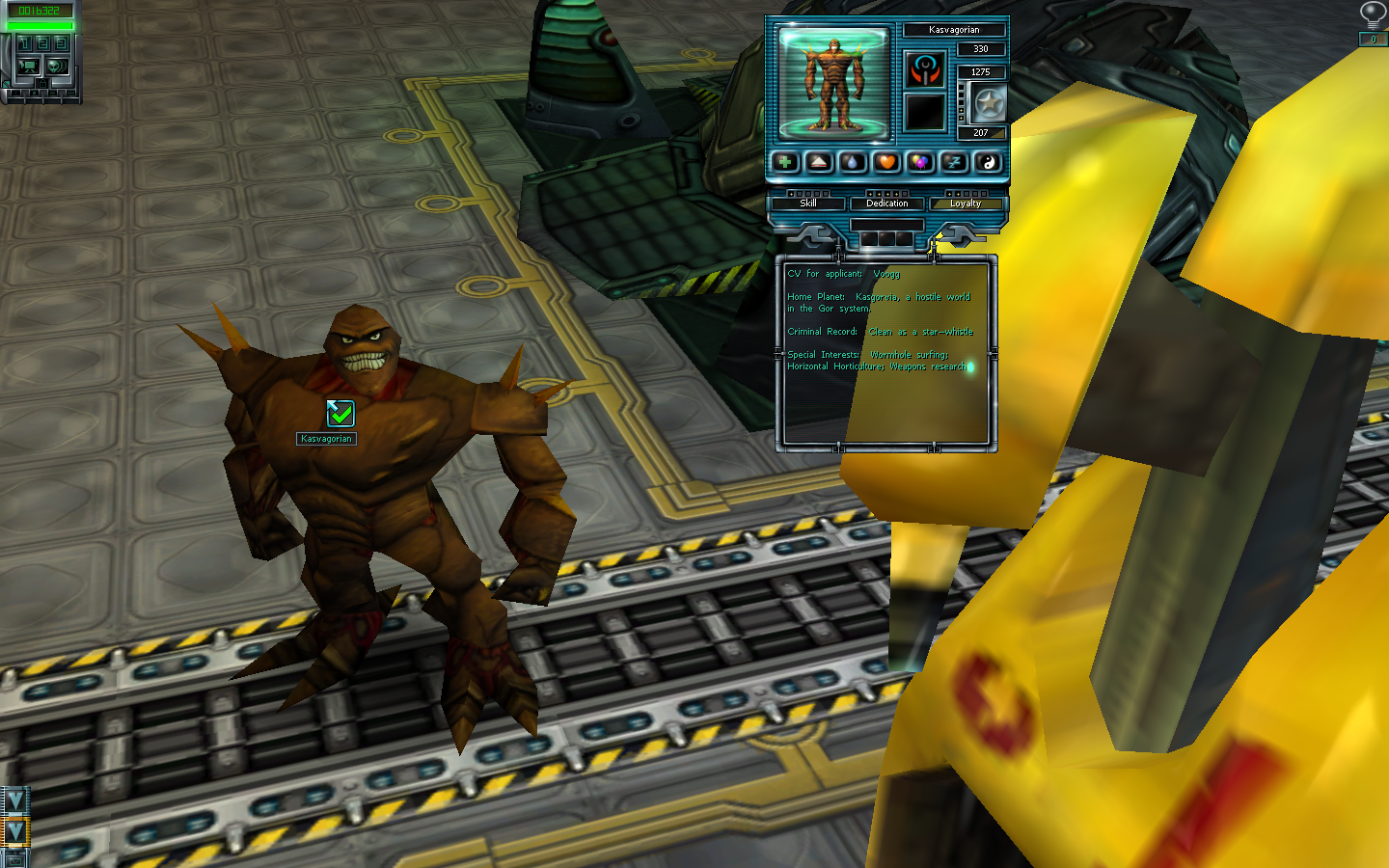Click the red wrench job icon
This screenshot has width=1389, height=868.
(x=925, y=70)
